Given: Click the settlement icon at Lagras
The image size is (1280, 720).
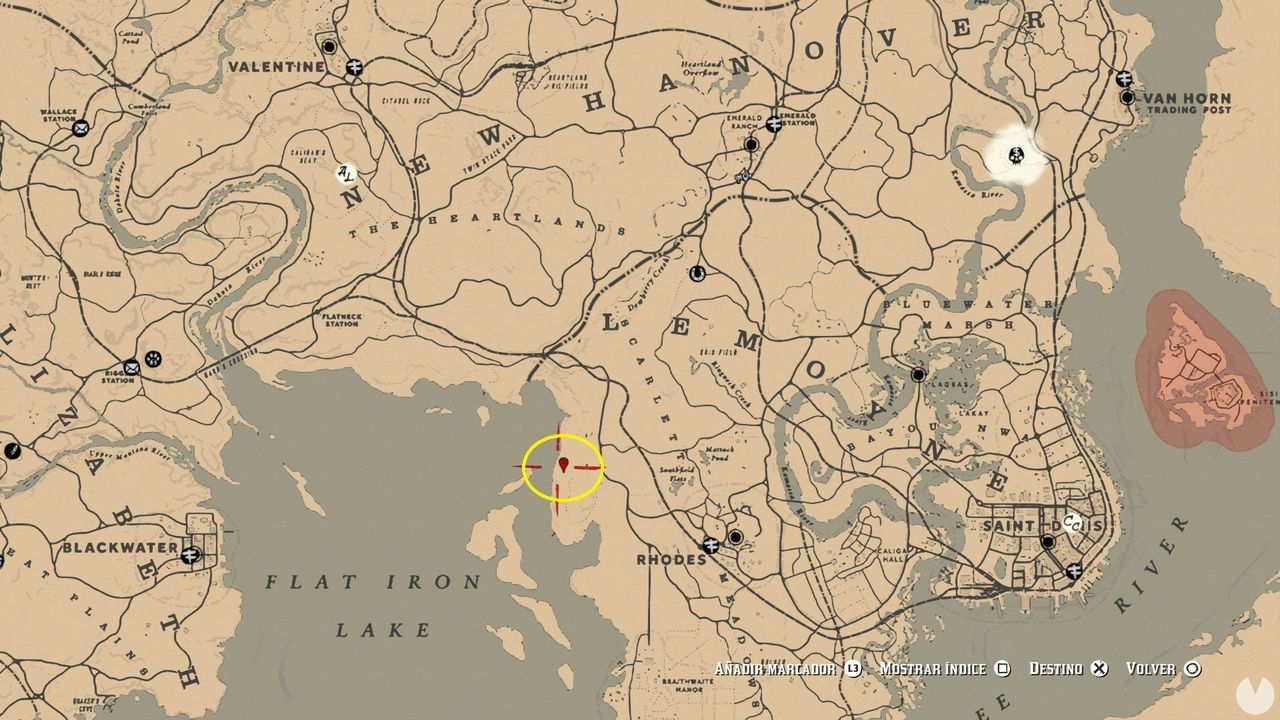Looking at the screenshot, I should pos(918,374).
